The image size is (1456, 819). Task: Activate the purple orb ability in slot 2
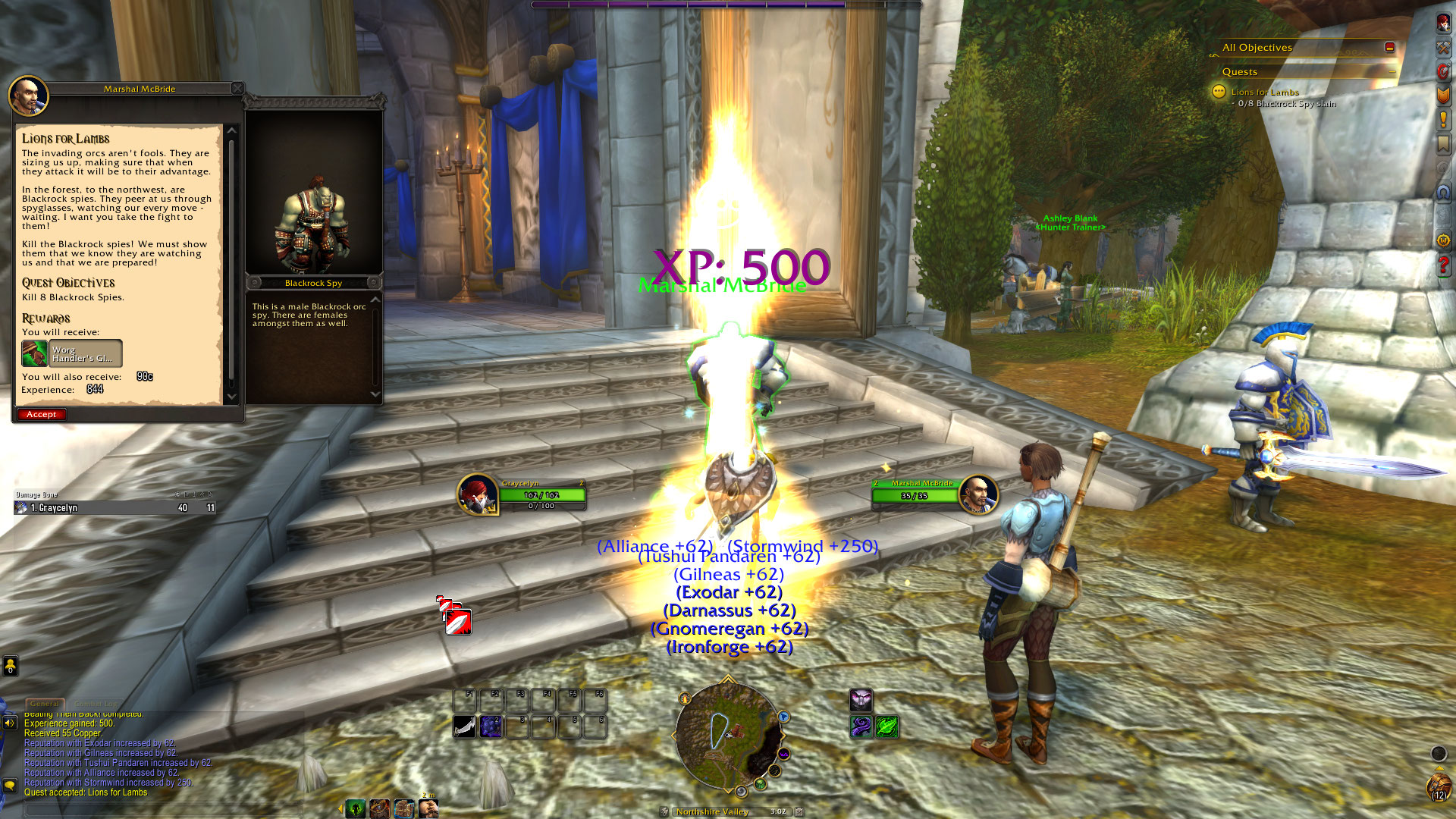coord(491,726)
